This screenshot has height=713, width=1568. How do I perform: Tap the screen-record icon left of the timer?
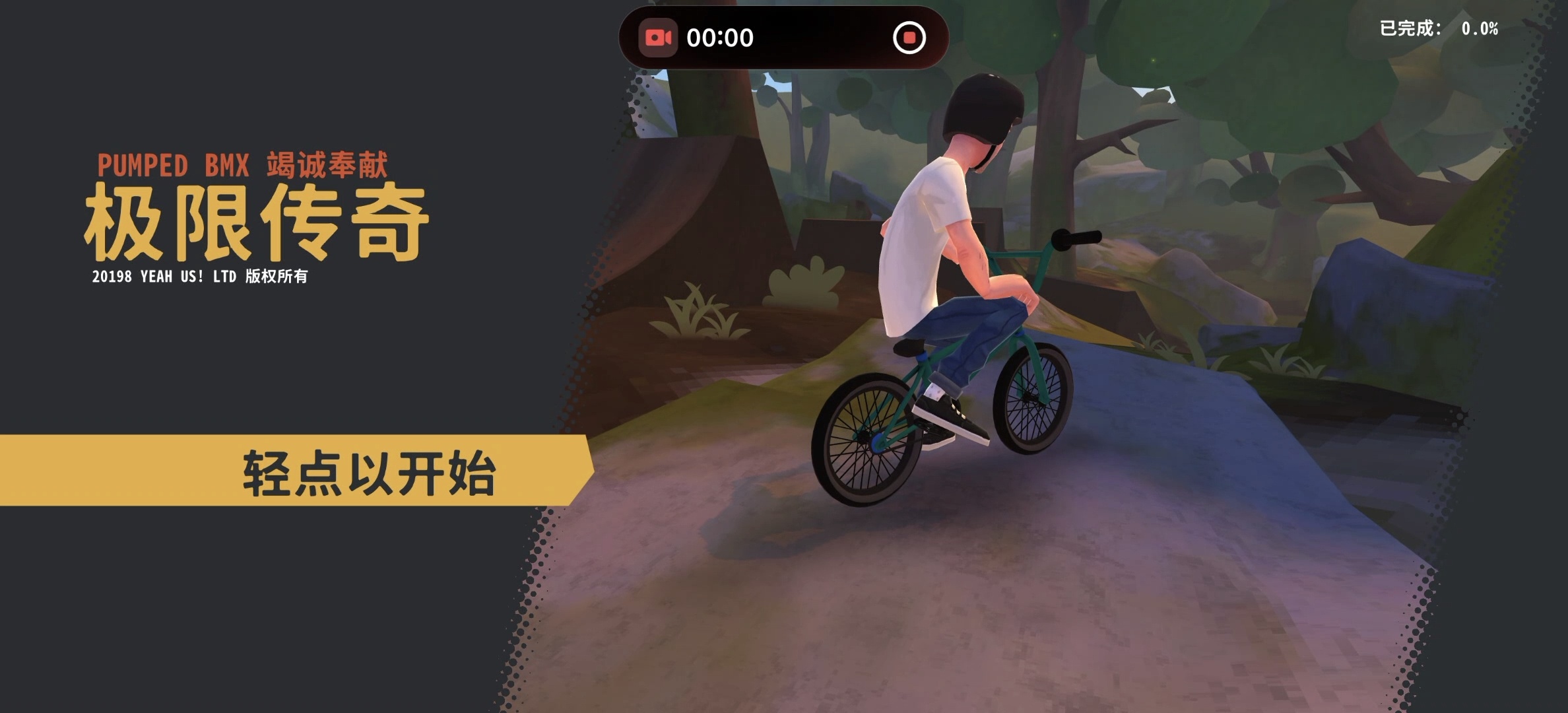(659, 37)
